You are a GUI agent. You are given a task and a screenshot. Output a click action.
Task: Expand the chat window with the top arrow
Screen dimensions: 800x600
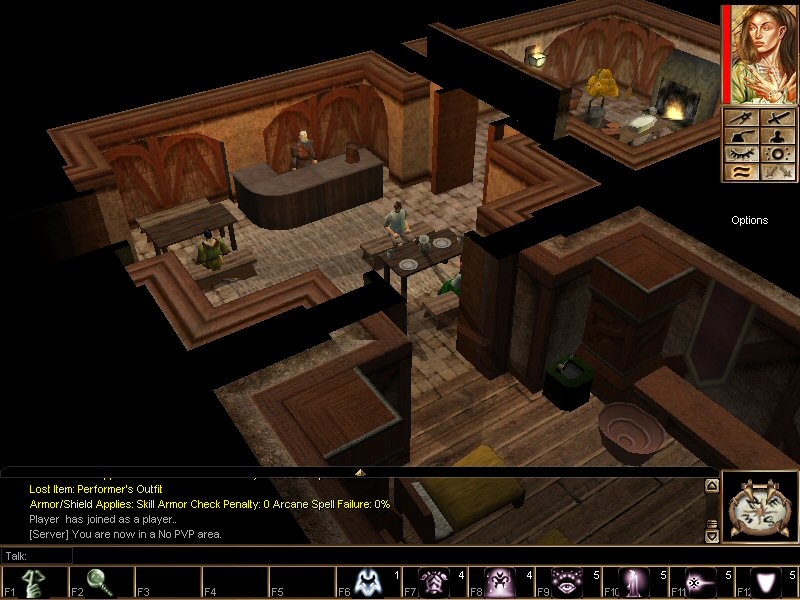[x=360, y=471]
